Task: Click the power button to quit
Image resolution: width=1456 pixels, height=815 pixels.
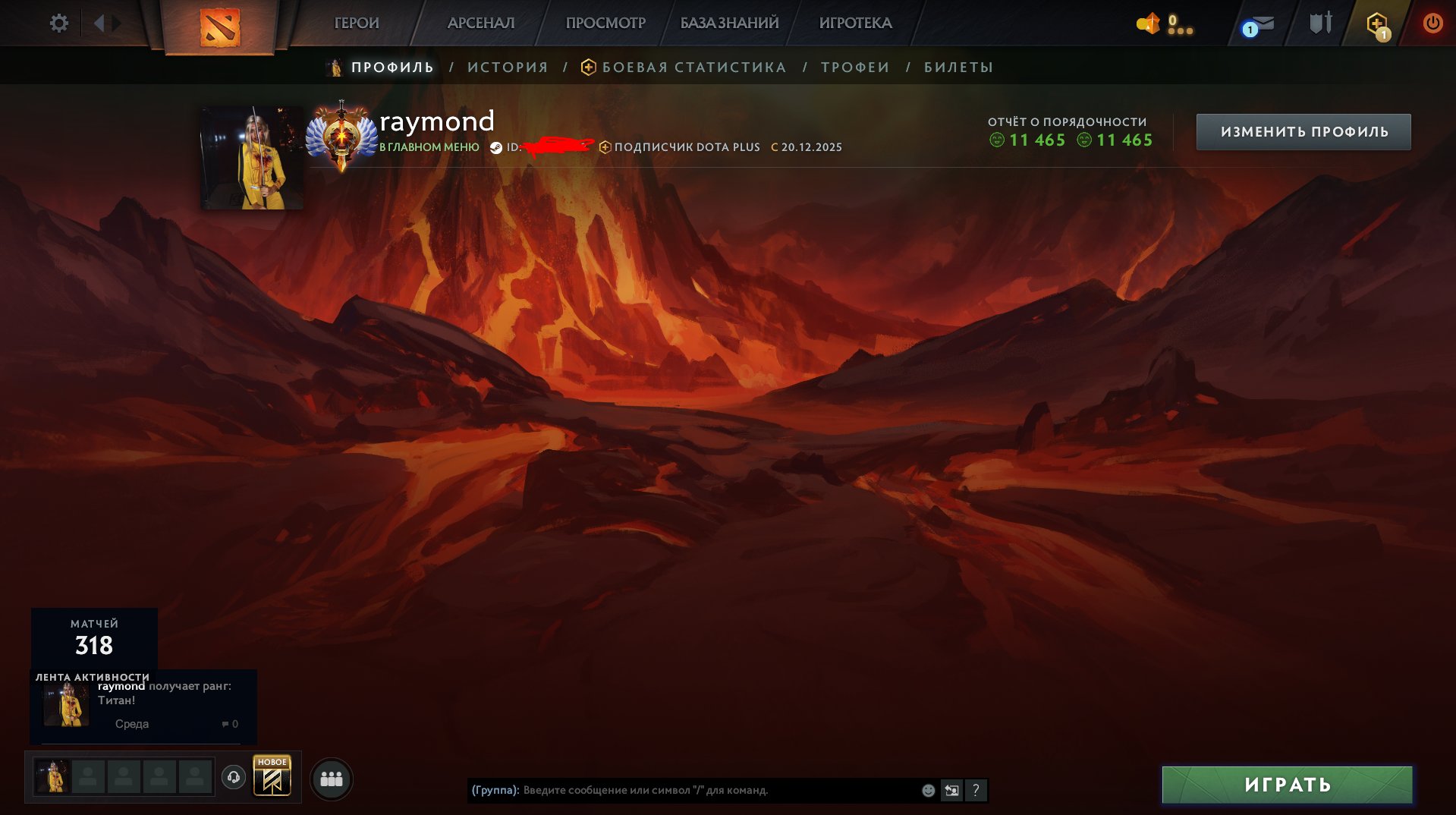Action: pyautogui.click(x=1432, y=23)
